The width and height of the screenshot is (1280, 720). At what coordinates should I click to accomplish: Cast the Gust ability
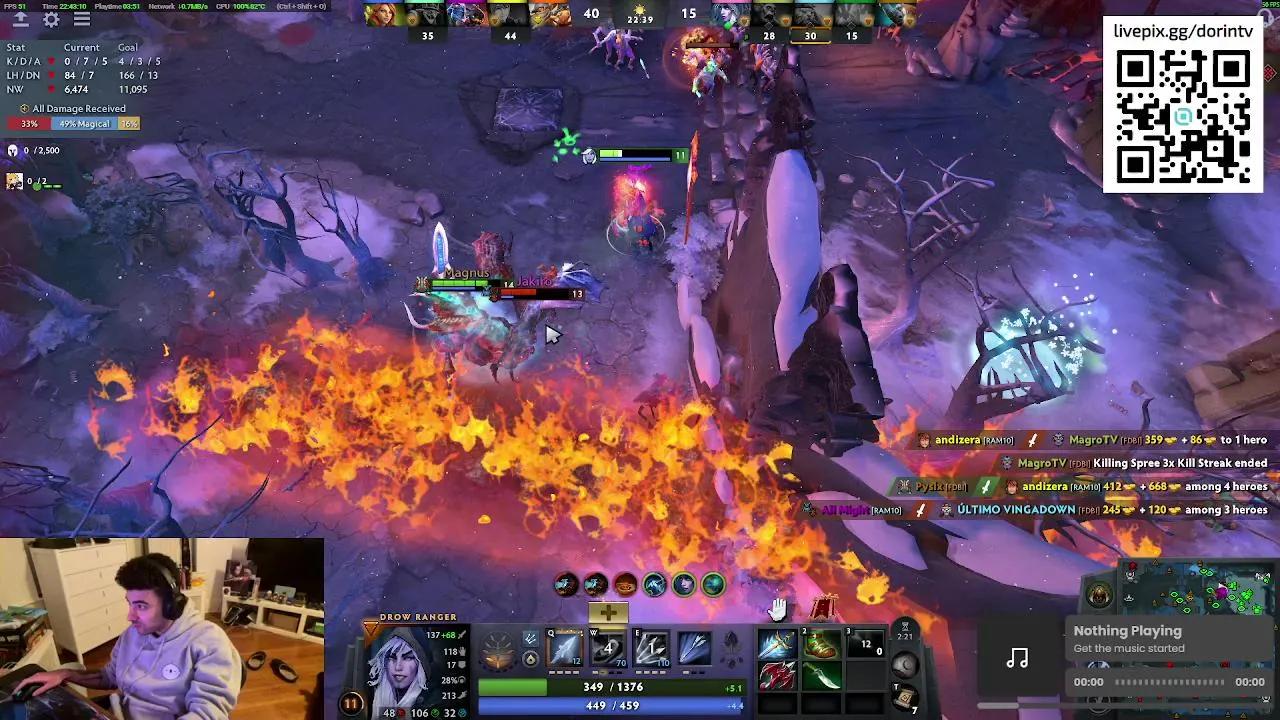pyautogui.click(x=607, y=648)
